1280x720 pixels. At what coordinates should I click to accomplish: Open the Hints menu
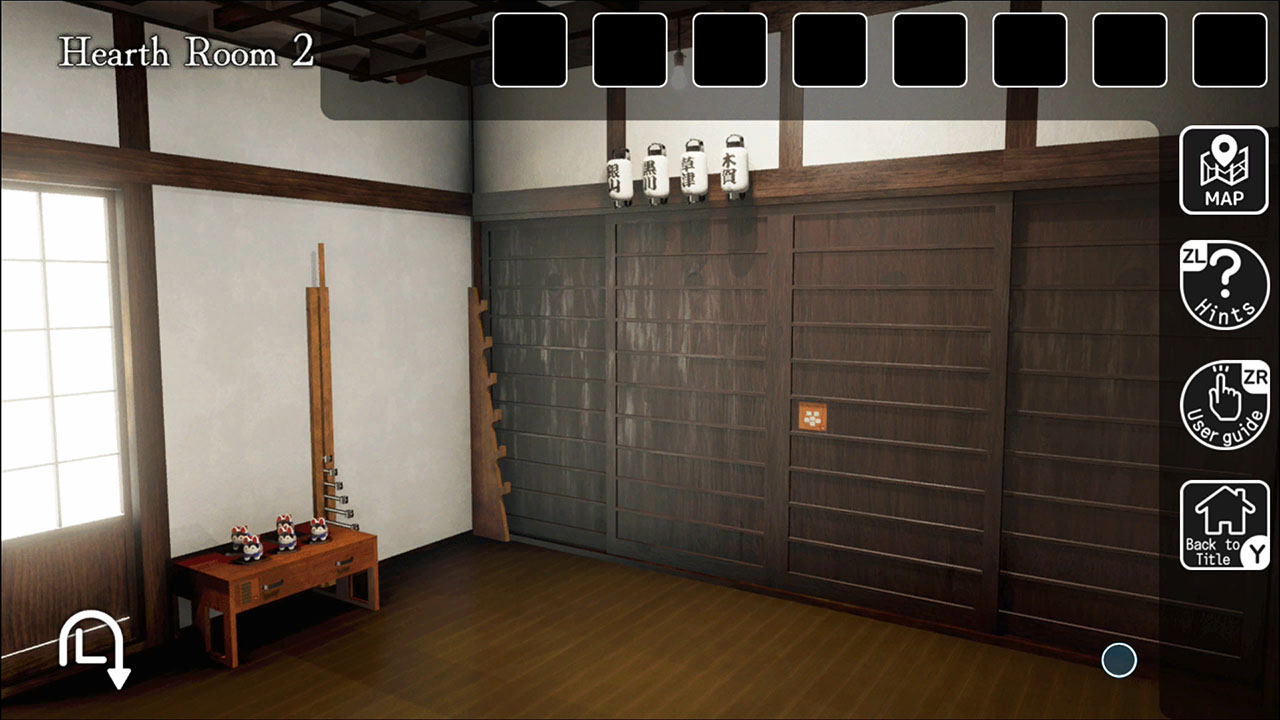point(1223,287)
